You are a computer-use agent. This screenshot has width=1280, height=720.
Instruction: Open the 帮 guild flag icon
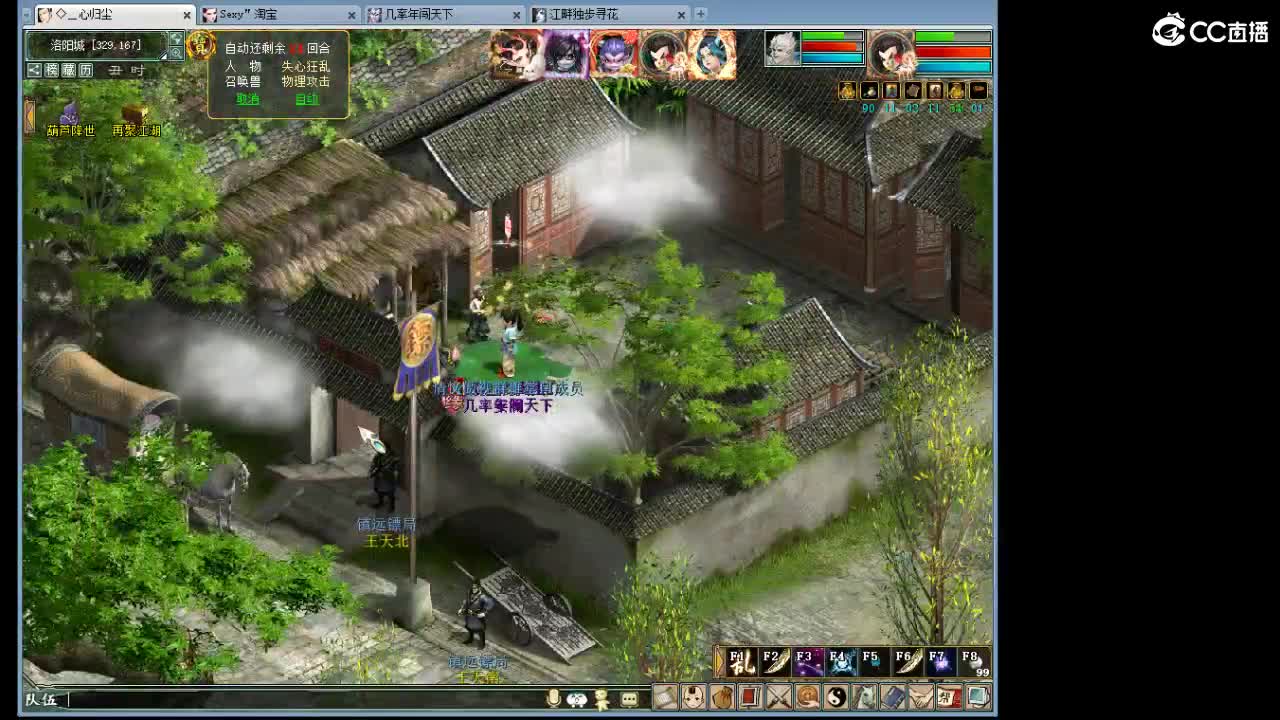click(x=948, y=700)
